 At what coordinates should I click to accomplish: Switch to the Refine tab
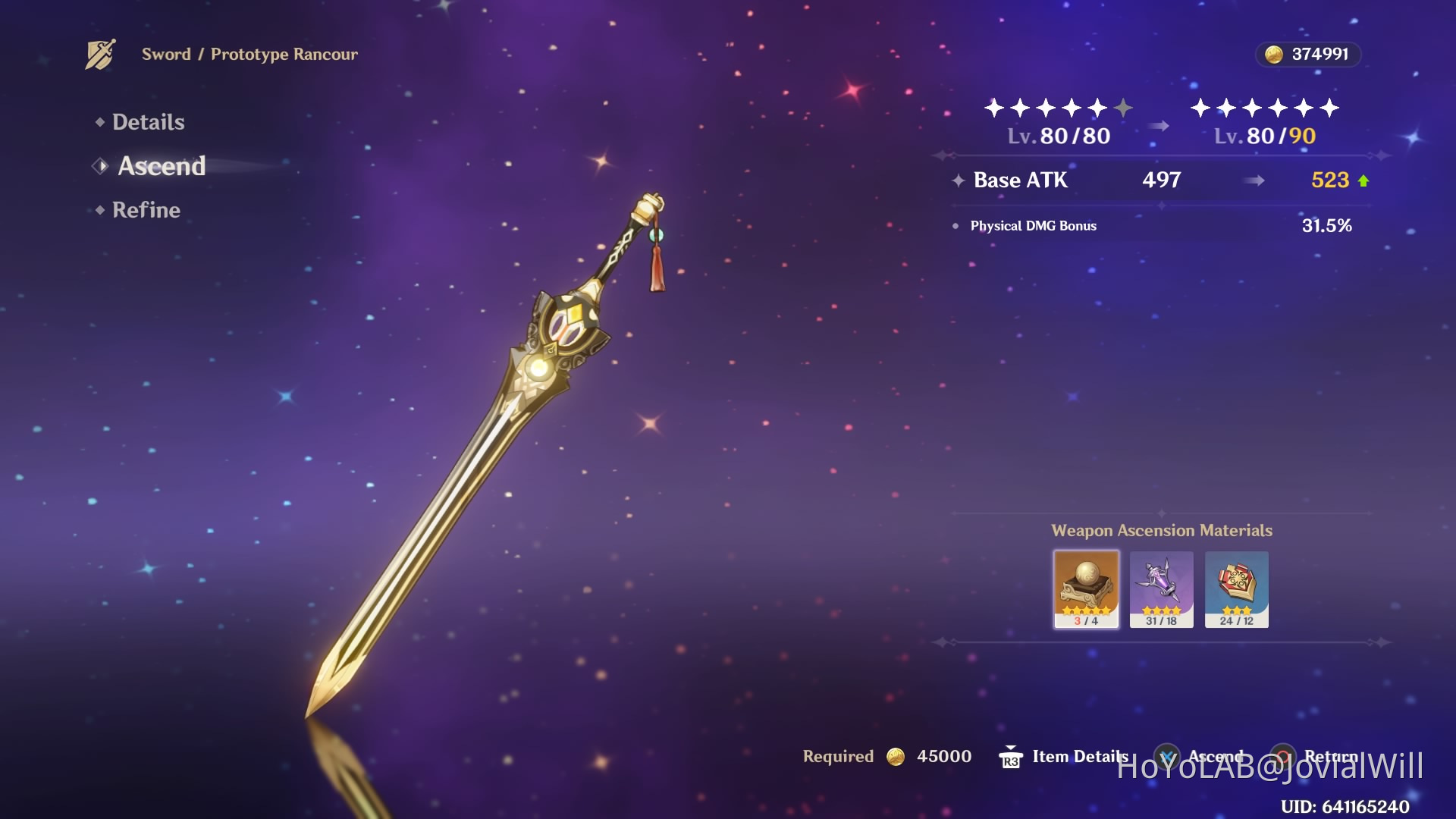[146, 210]
